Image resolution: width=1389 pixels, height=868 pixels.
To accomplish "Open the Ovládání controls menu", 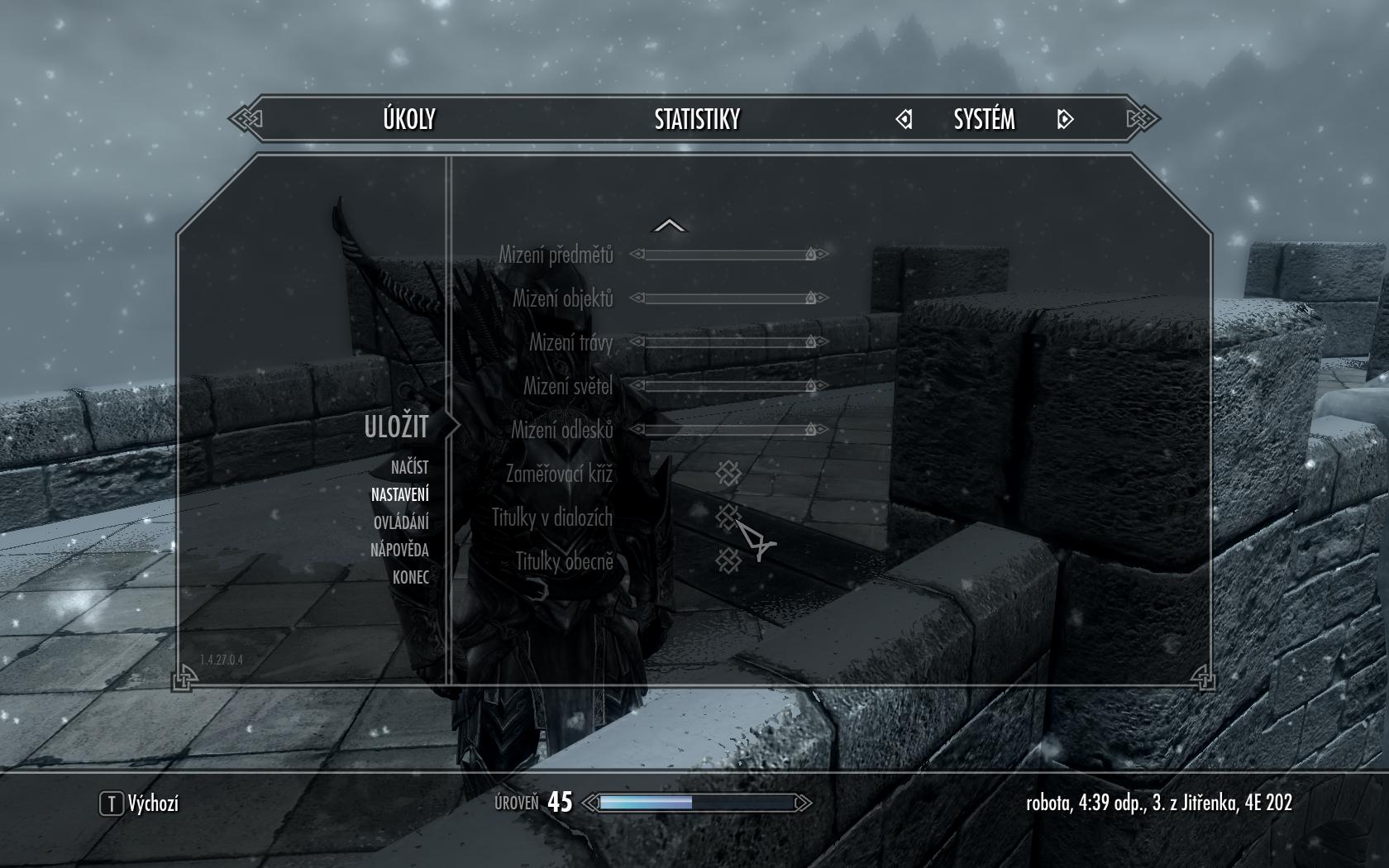I will pyautogui.click(x=401, y=522).
